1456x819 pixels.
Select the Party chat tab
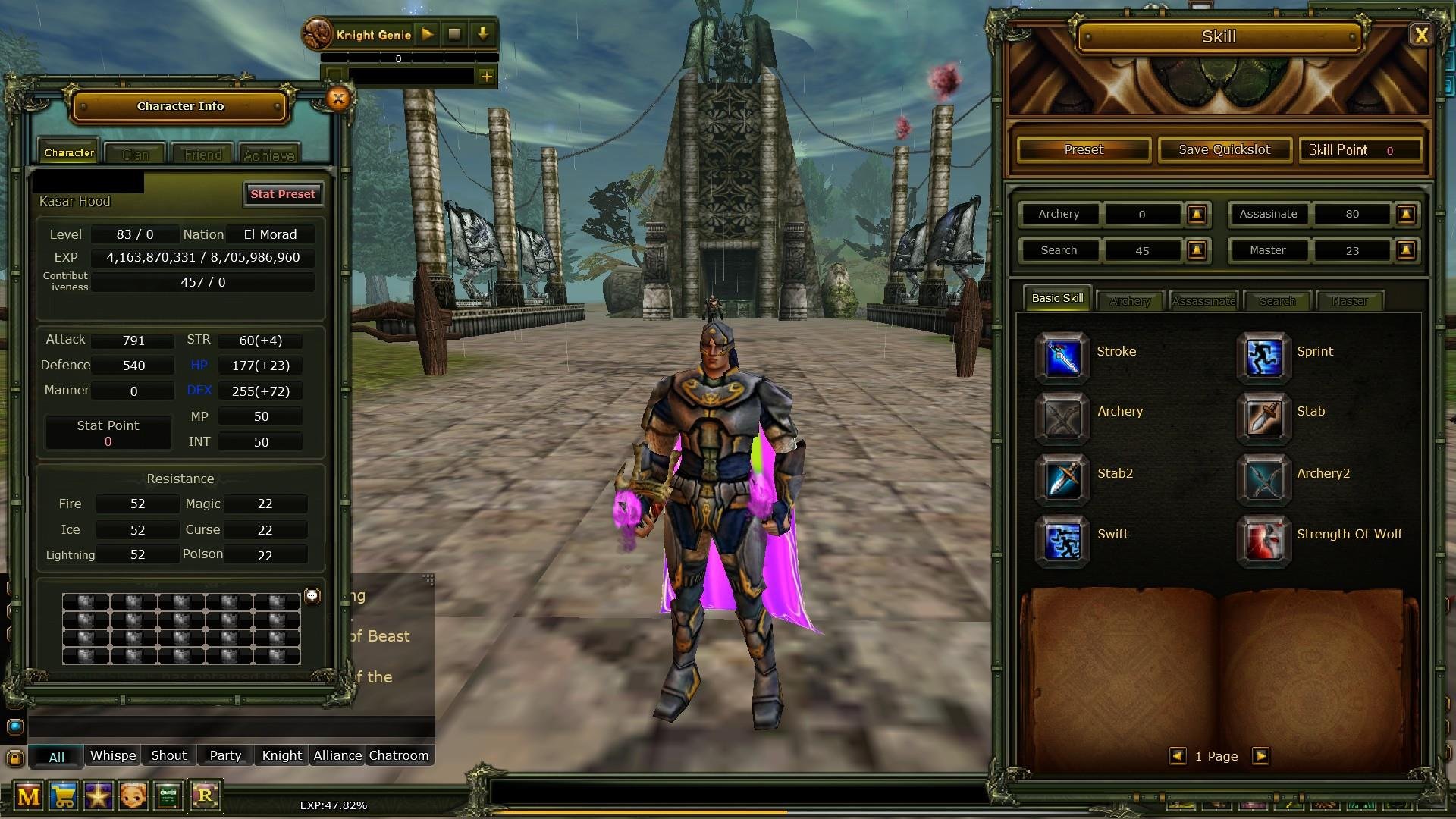(224, 755)
